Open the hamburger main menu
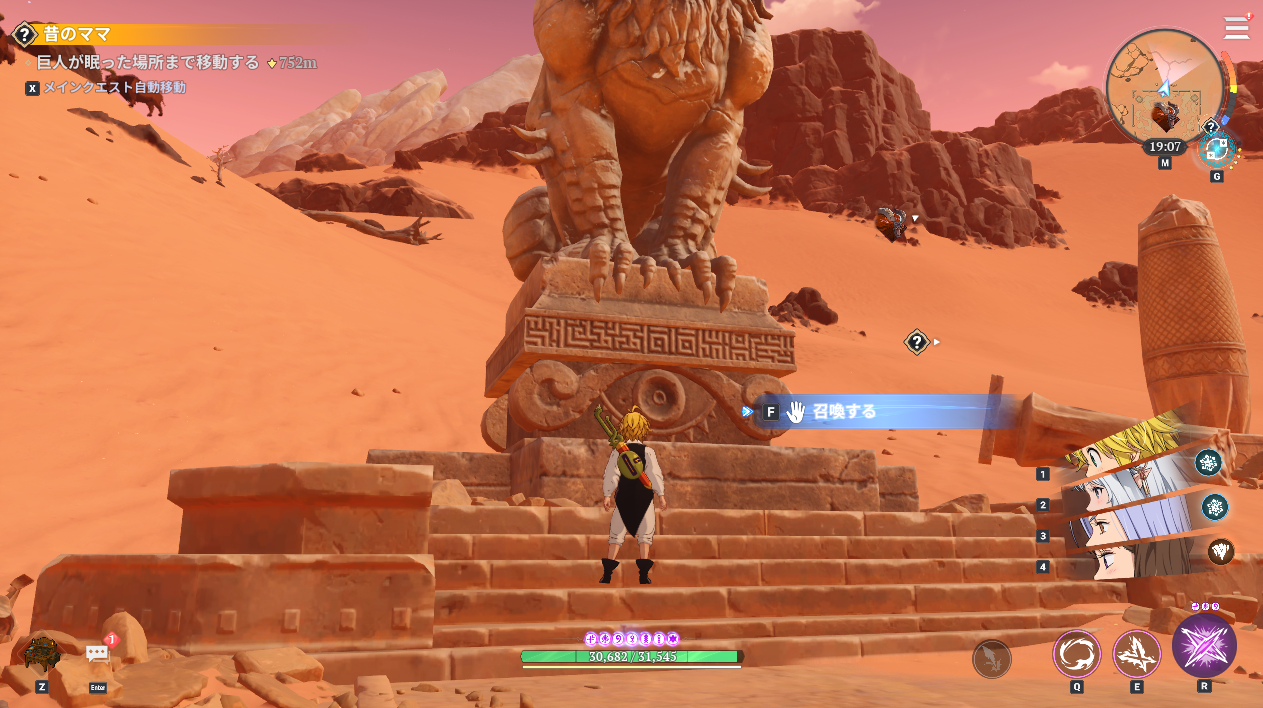Image resolution: width=1263 pixels, height=708 pixels. (1236, 27)
